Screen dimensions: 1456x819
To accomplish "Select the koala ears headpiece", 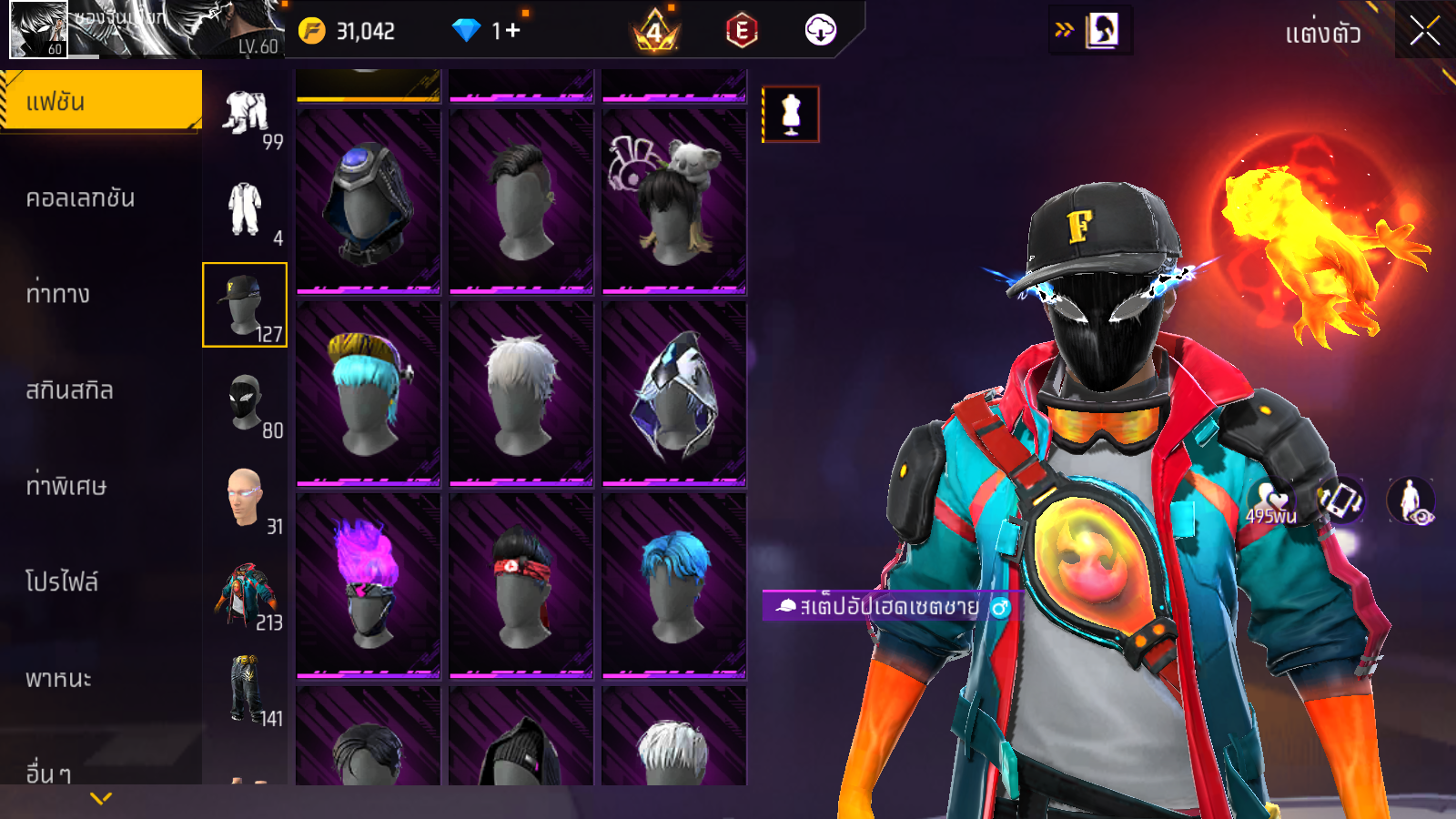I will click(x=674, y=200).
